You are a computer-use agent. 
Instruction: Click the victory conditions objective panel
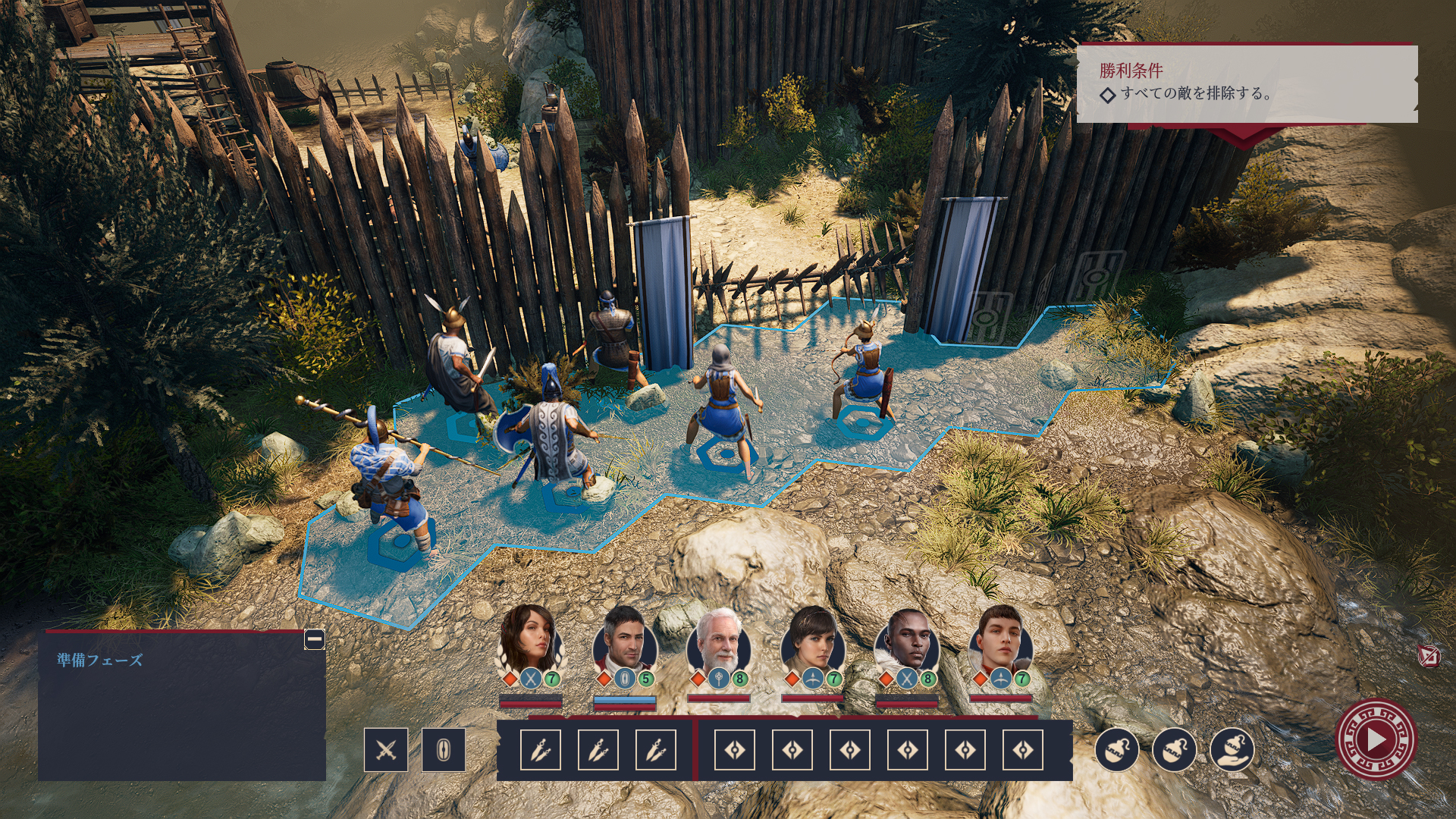coord(1247,83)
